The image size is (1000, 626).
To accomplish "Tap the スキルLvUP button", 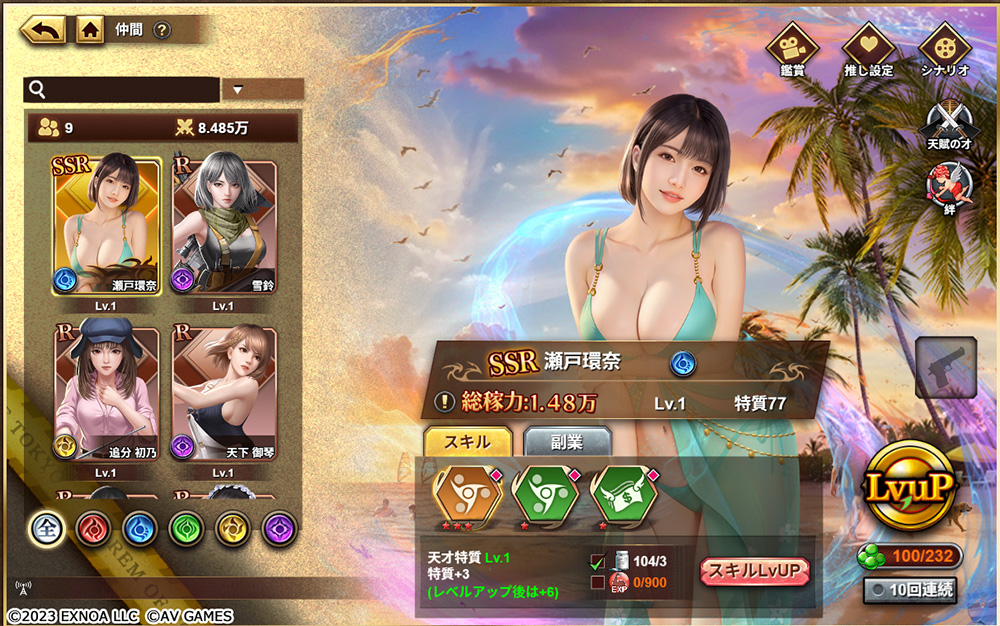I will point(755,571).
